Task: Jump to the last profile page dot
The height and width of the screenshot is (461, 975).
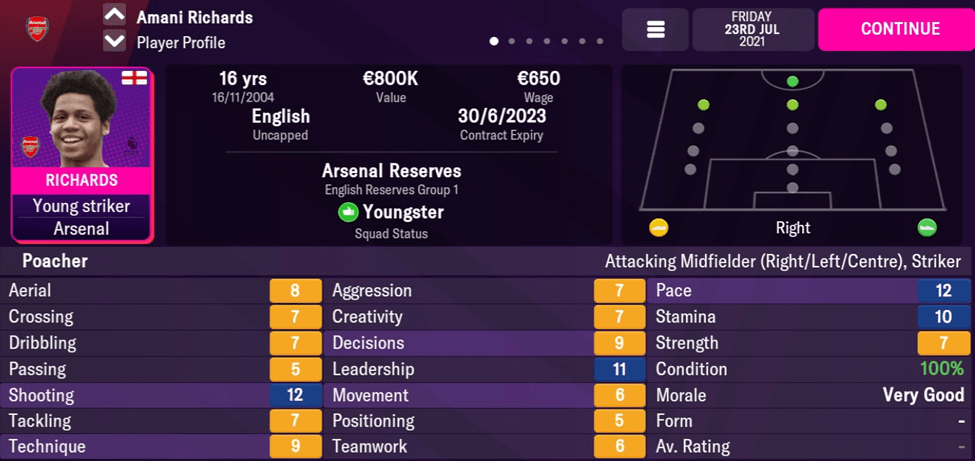Action: coord(600,42)
